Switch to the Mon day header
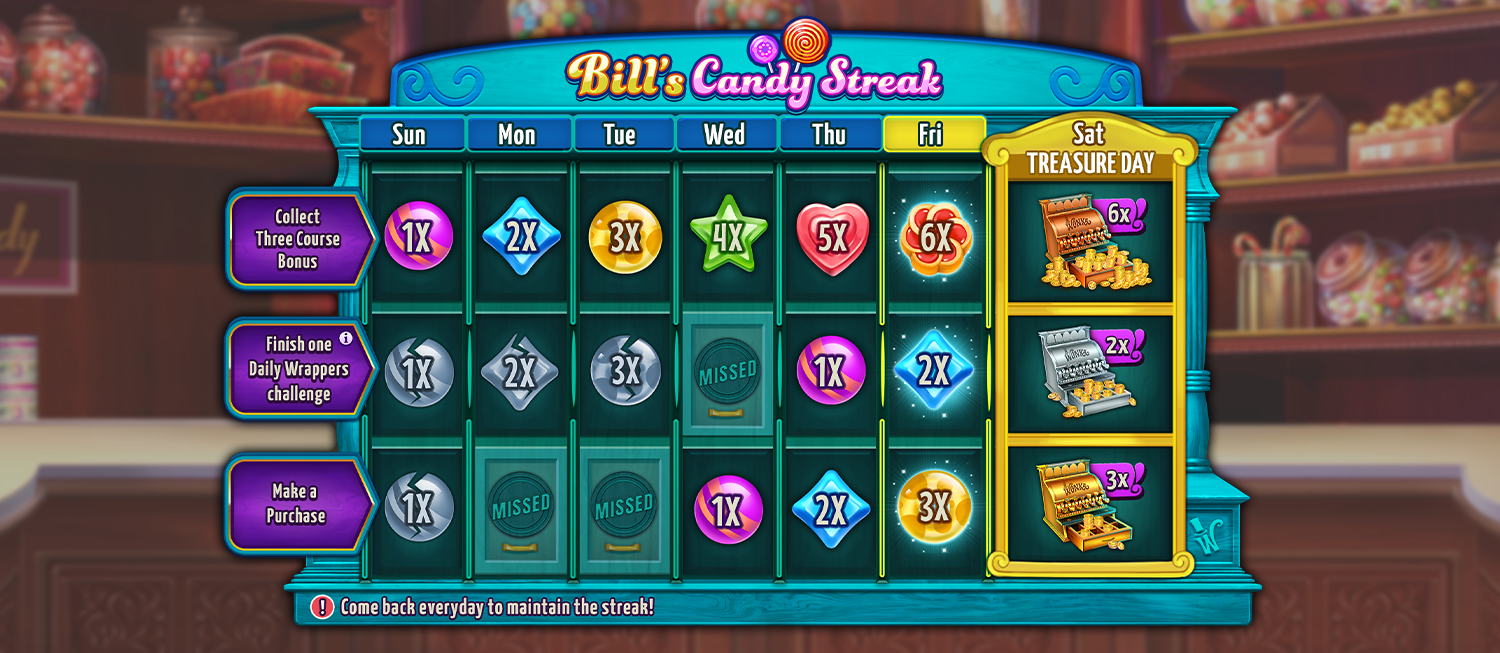The width and height of the screenshot is (1500, 653). click(517, 135)
